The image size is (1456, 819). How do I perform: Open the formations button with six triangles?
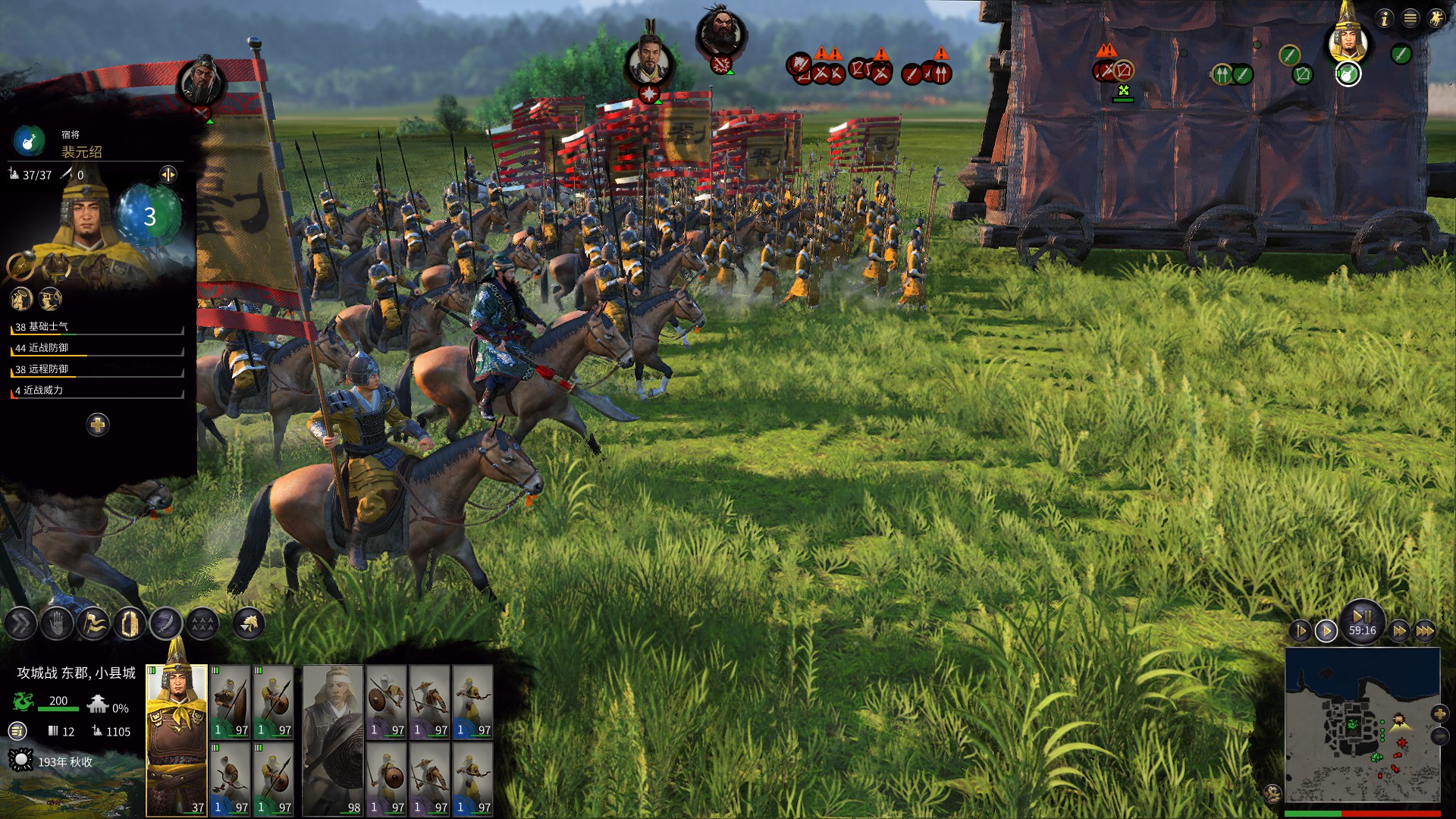coord(202,624)
